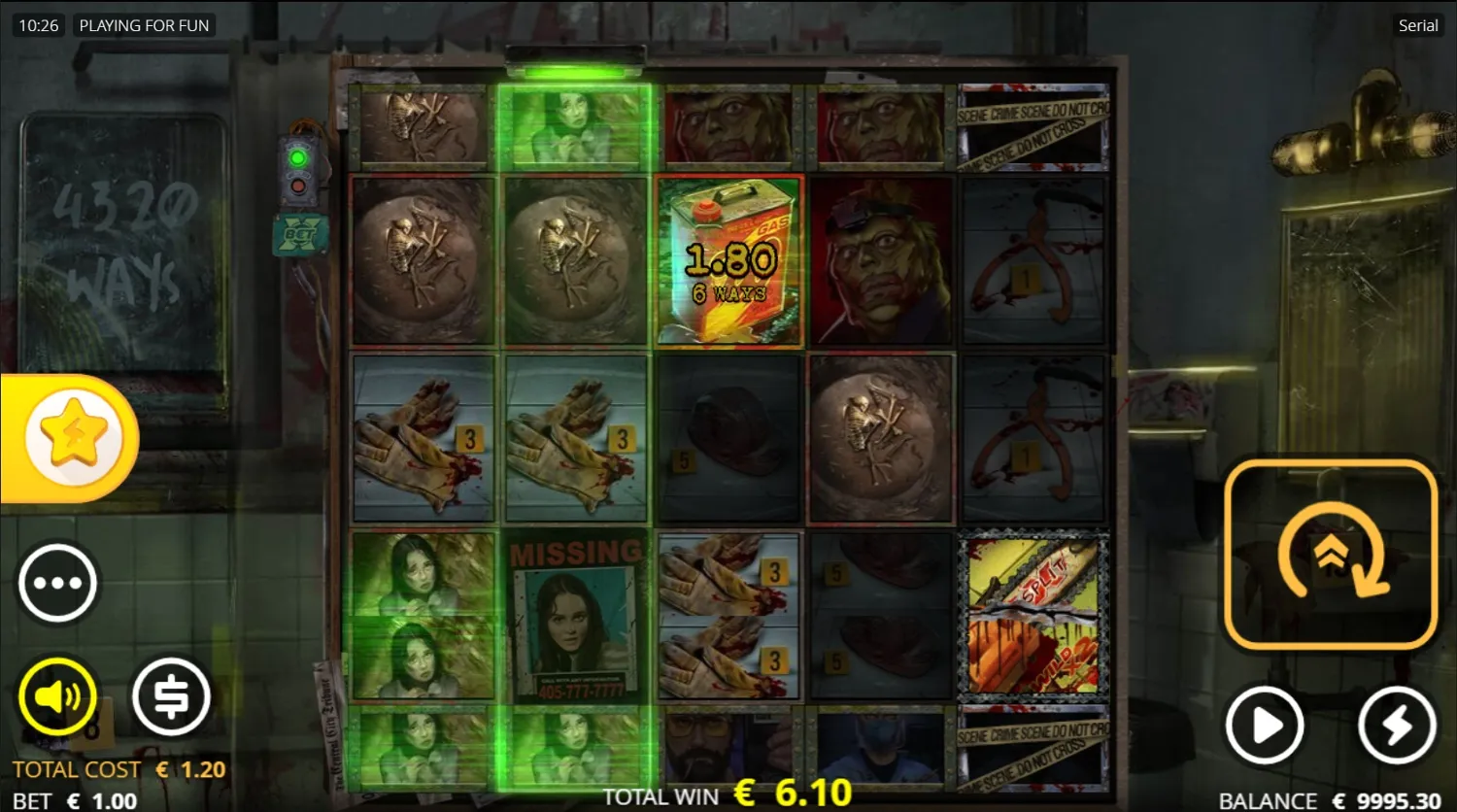Start autoplay with the play icon

(x=1265, y=724)
